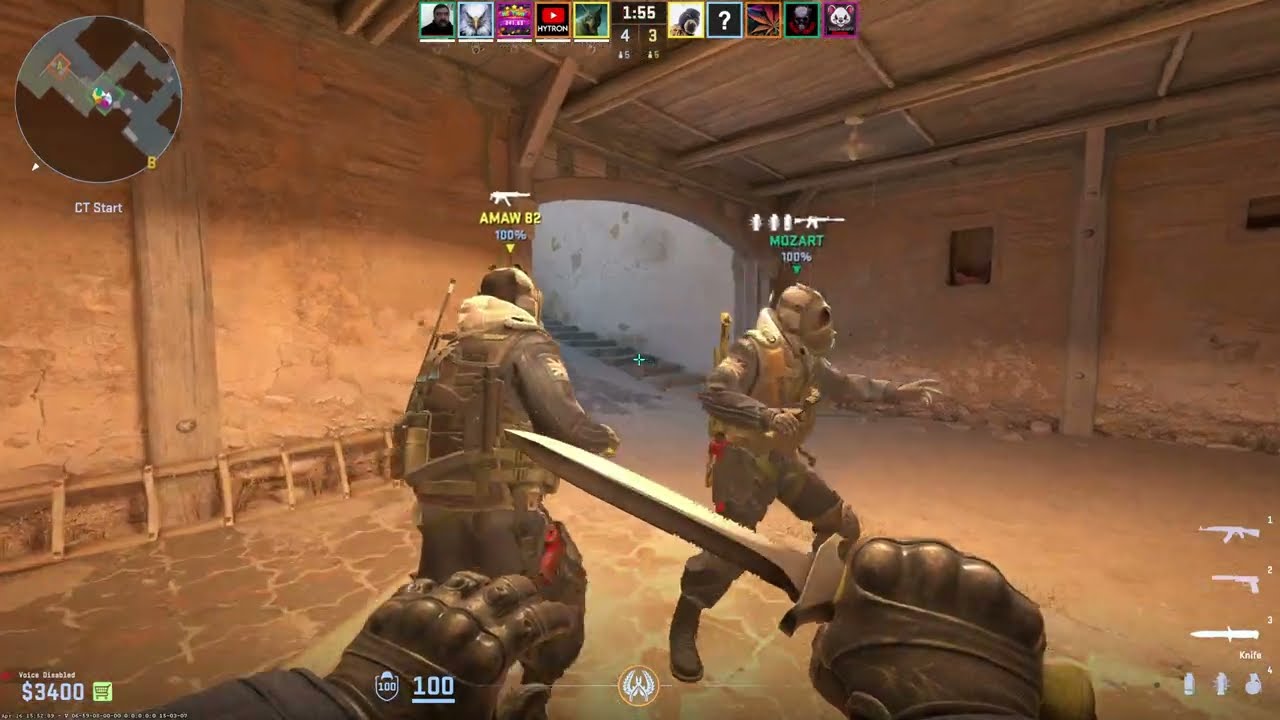1280x720 pixels.
Task: Select the pink slot-machine player avatar
Action: pos(514,20)
